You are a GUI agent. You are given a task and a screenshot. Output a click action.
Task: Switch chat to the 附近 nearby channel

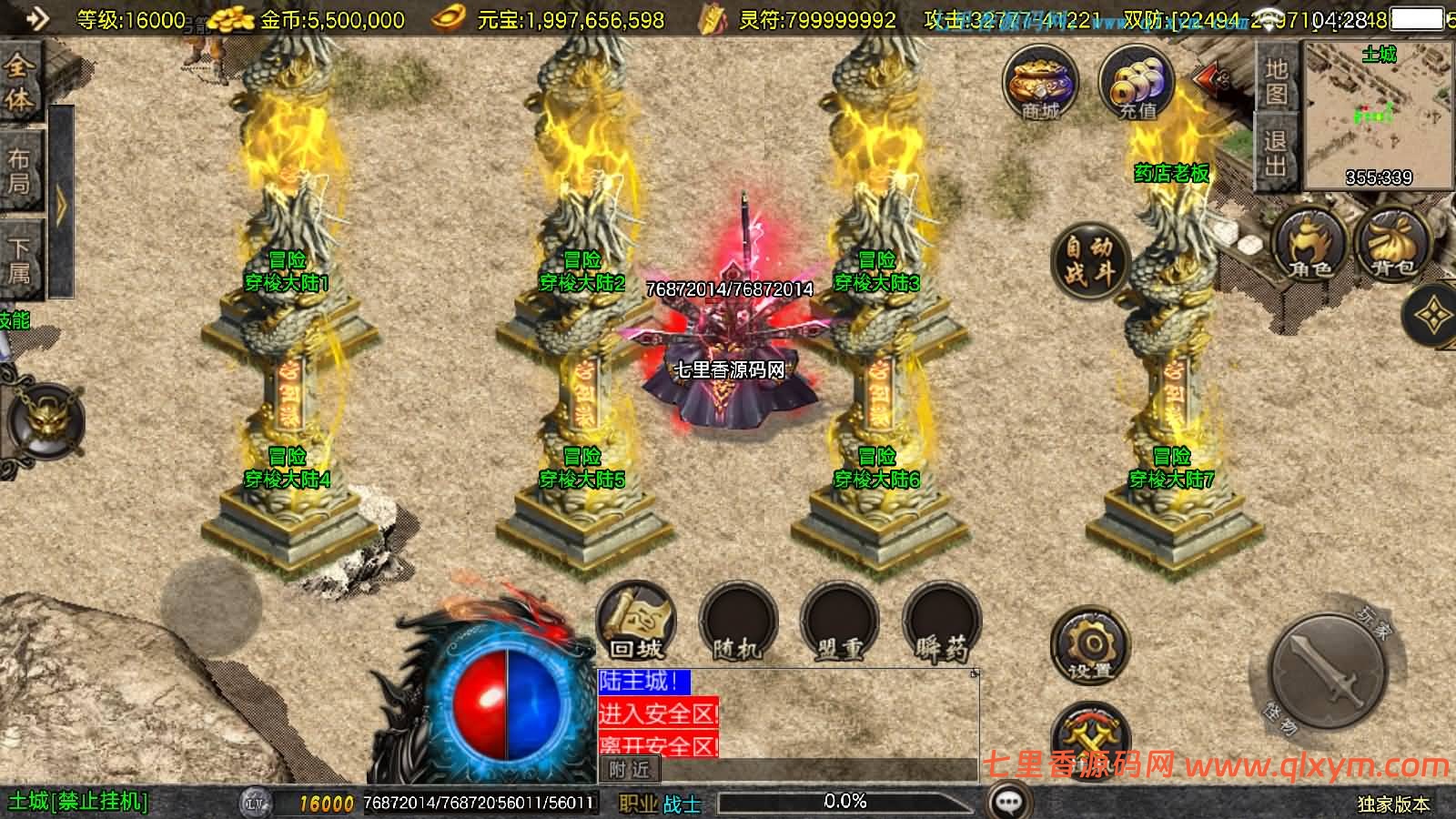[x=630, y=770]
